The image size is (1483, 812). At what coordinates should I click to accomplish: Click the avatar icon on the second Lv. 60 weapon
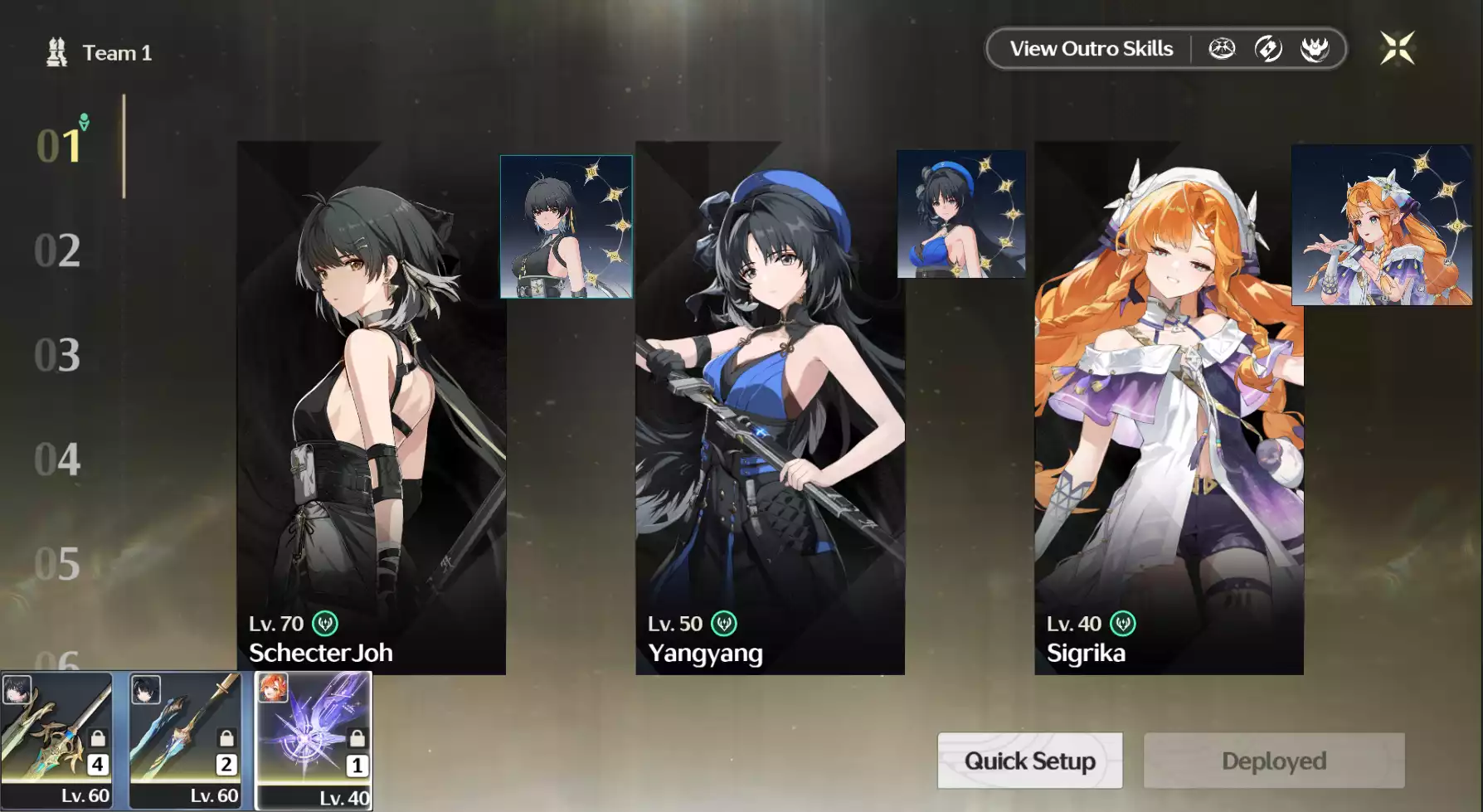tap(146, 689)
